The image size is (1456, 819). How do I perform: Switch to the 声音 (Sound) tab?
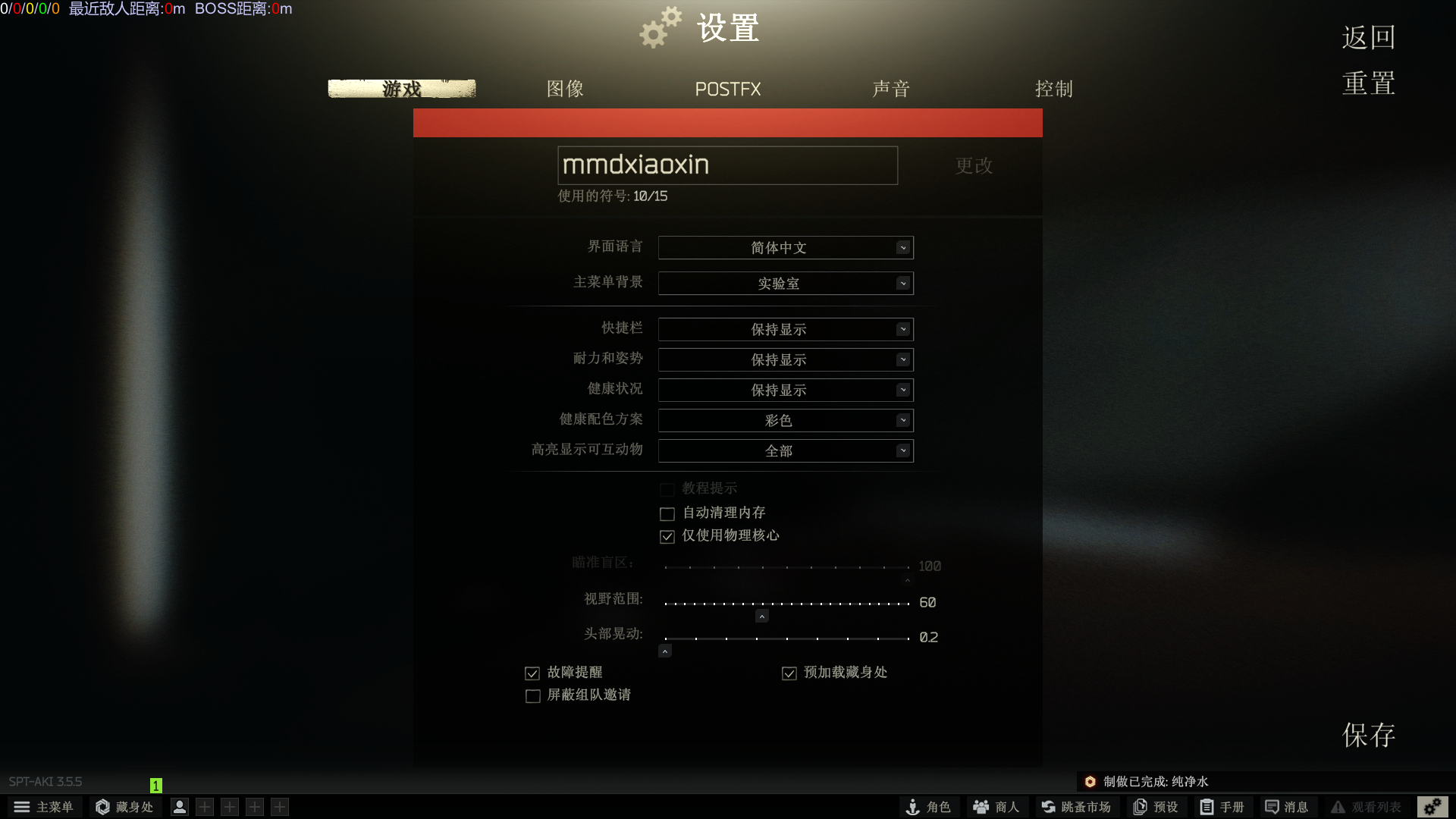coord(891,89)
